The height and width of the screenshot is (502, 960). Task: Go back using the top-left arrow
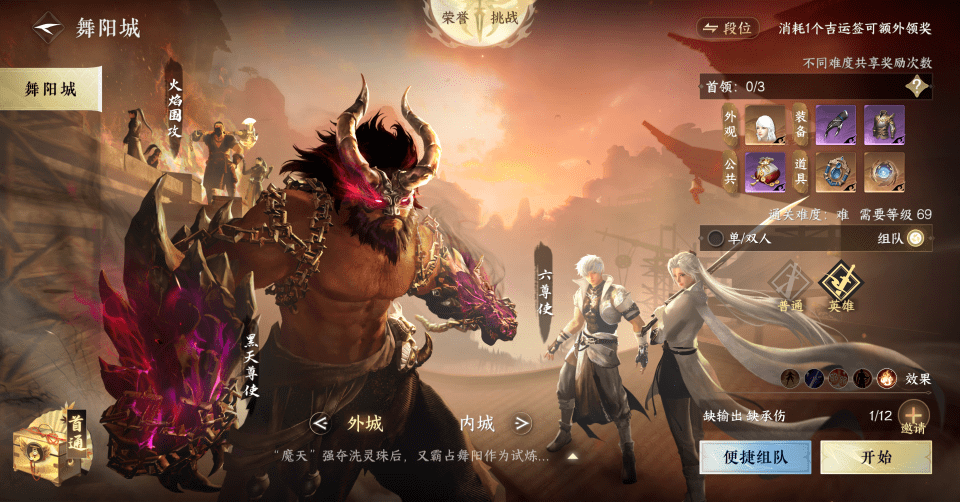(x=44, y=27)
